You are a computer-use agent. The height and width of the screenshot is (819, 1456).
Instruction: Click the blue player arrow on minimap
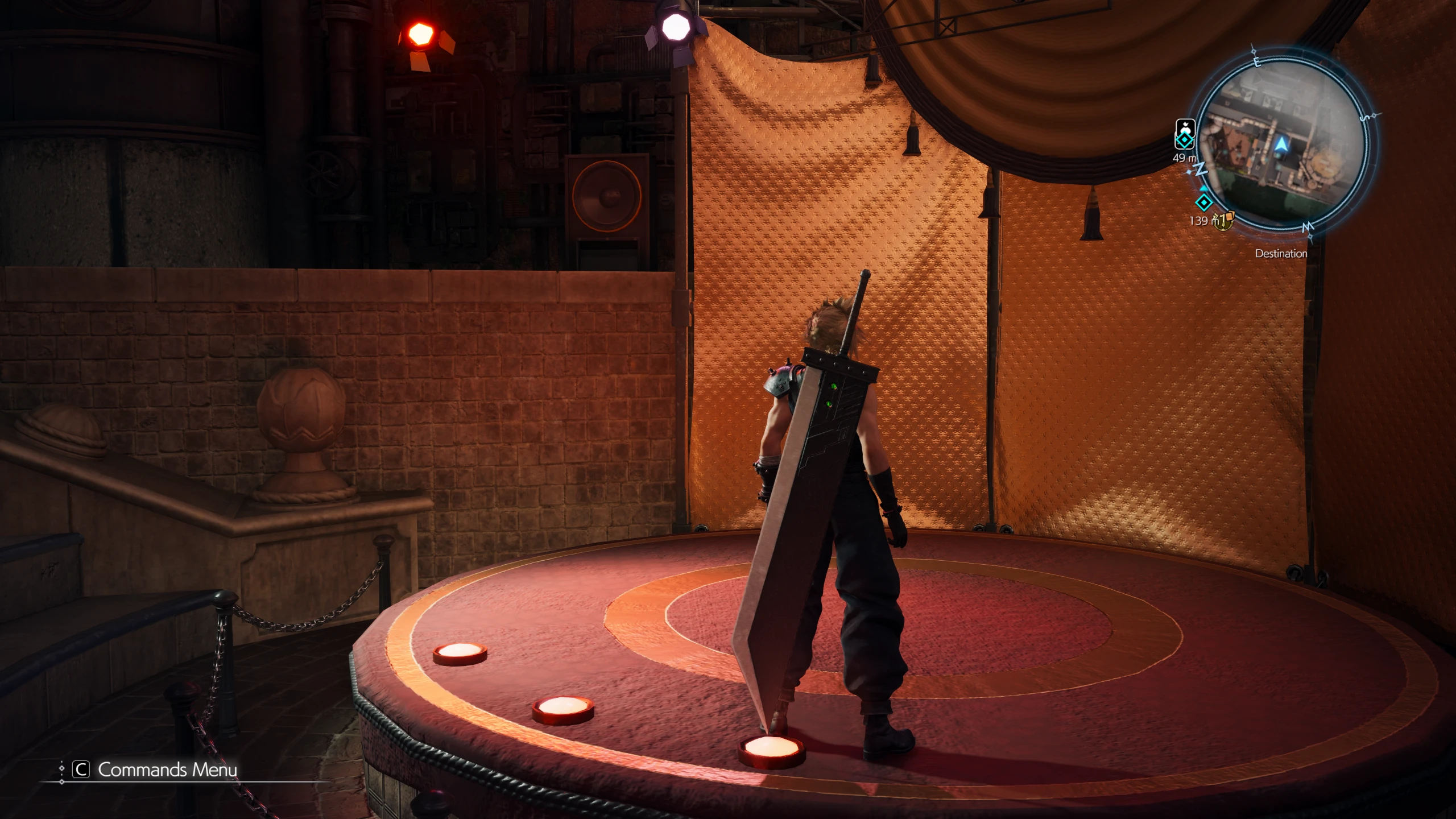[1281, 145]
